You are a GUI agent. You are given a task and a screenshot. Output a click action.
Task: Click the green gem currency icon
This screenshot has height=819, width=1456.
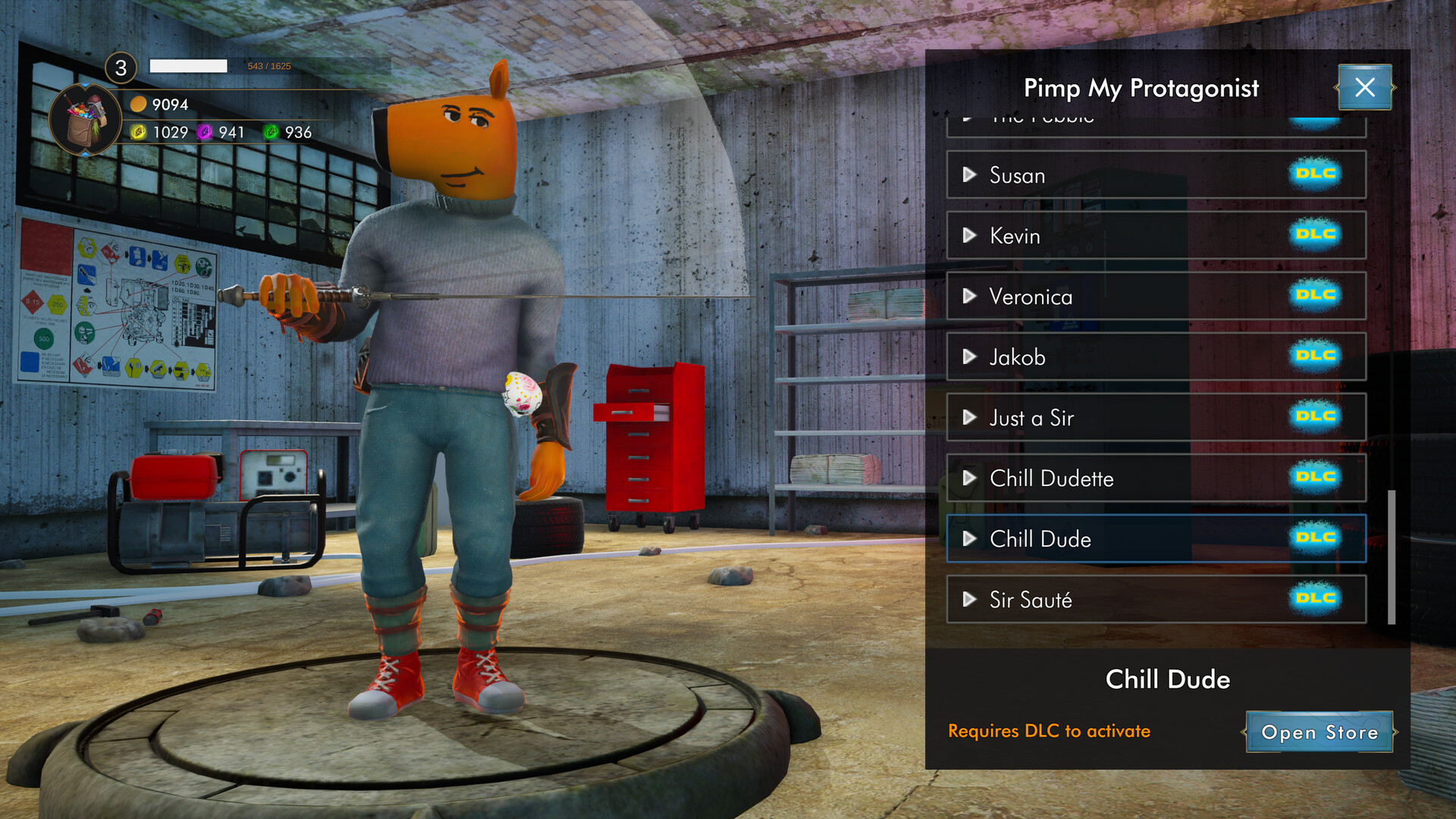point(269,132)
